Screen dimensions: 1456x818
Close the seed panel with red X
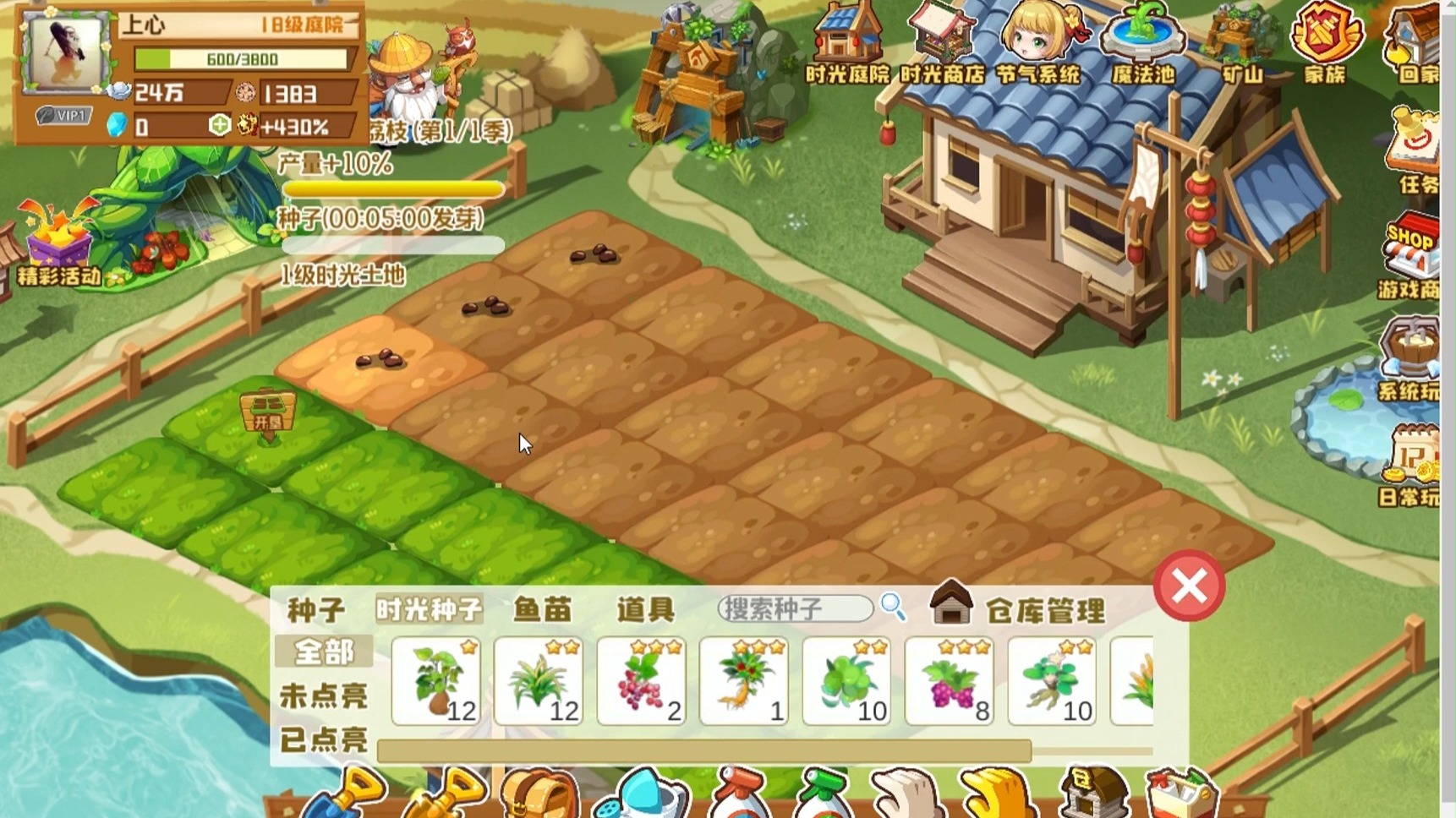pyautogui.click(x=1189, y=586)
